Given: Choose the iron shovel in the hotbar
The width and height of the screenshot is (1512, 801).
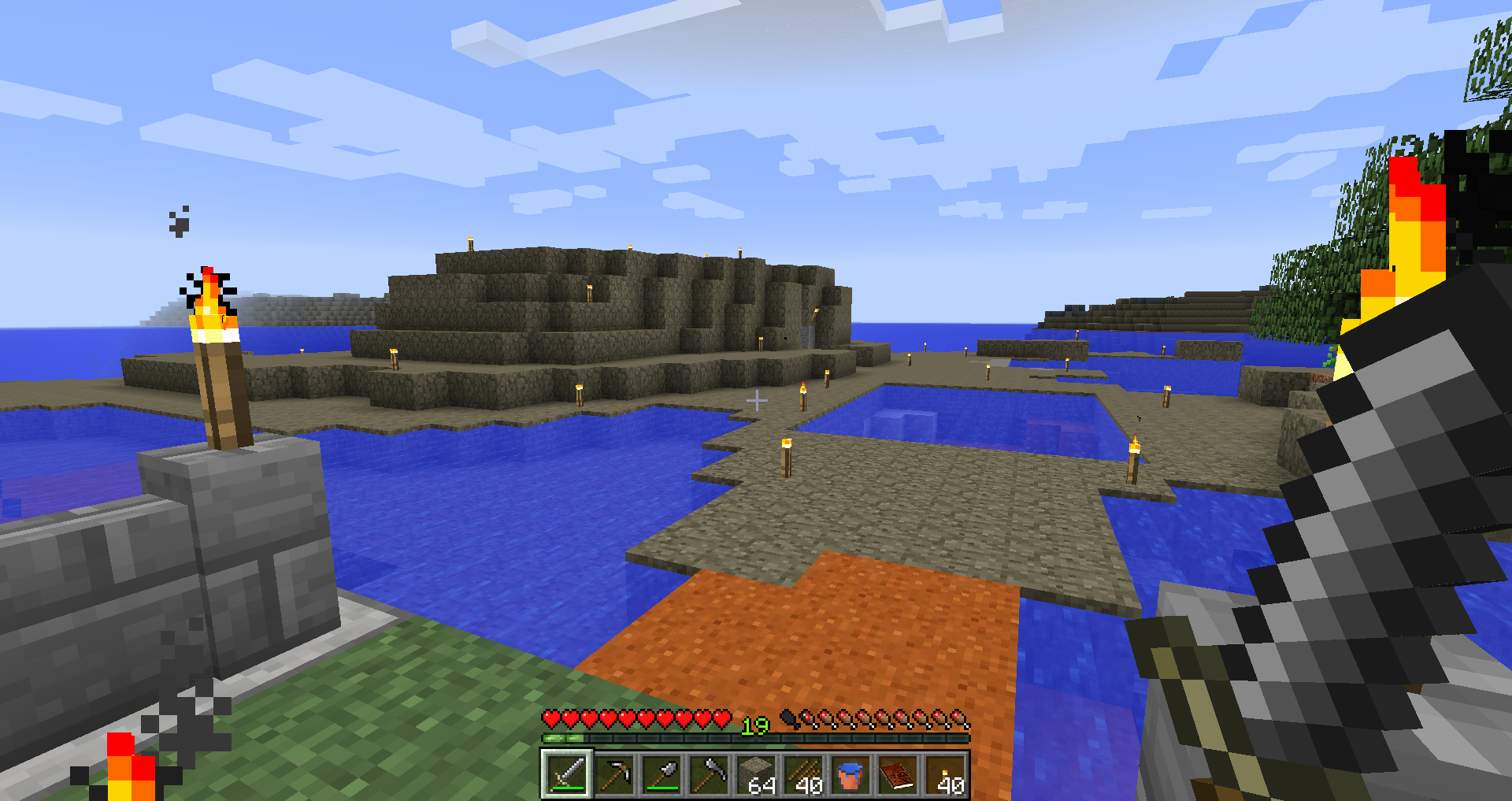Looking at the screenshot, I should tap(661, 773).
